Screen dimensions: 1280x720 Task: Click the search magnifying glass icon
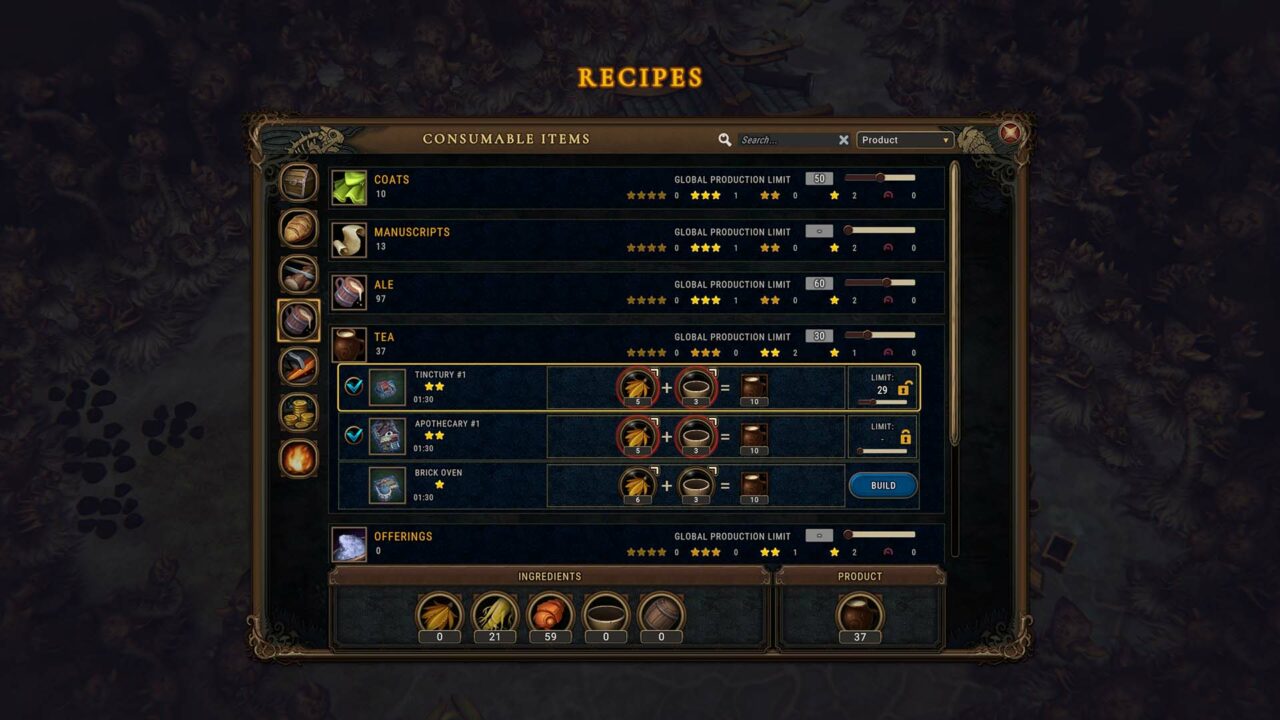(x=726, y=139)
